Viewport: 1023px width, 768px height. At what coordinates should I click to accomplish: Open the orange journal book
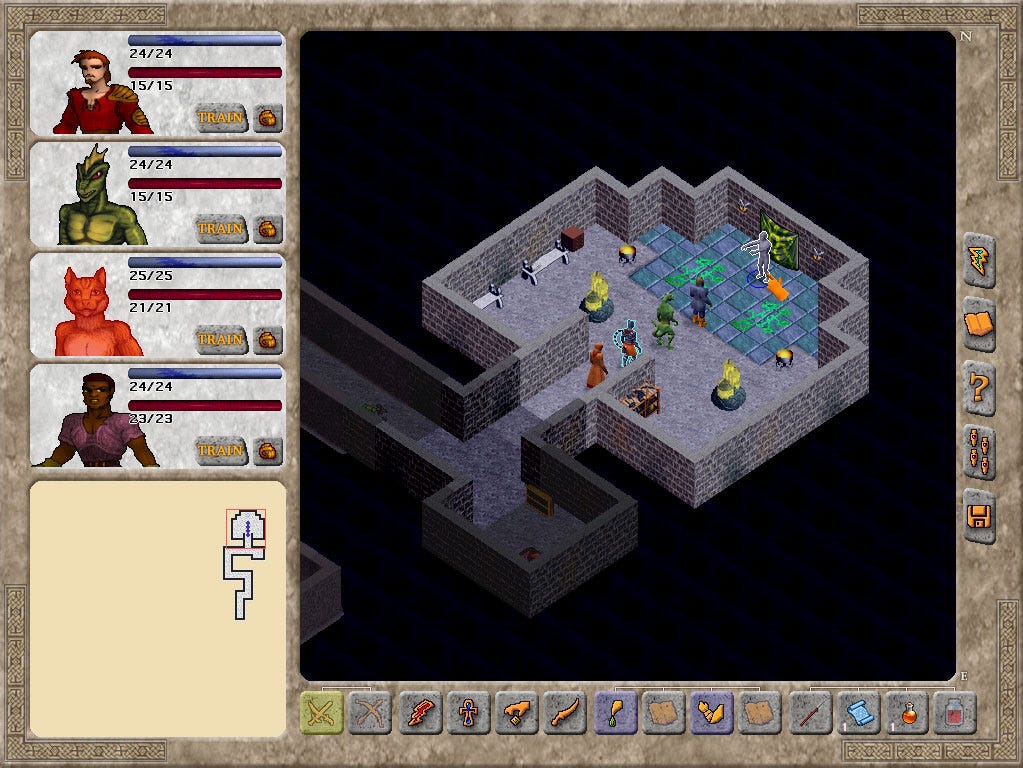click(x=980, y=324)
